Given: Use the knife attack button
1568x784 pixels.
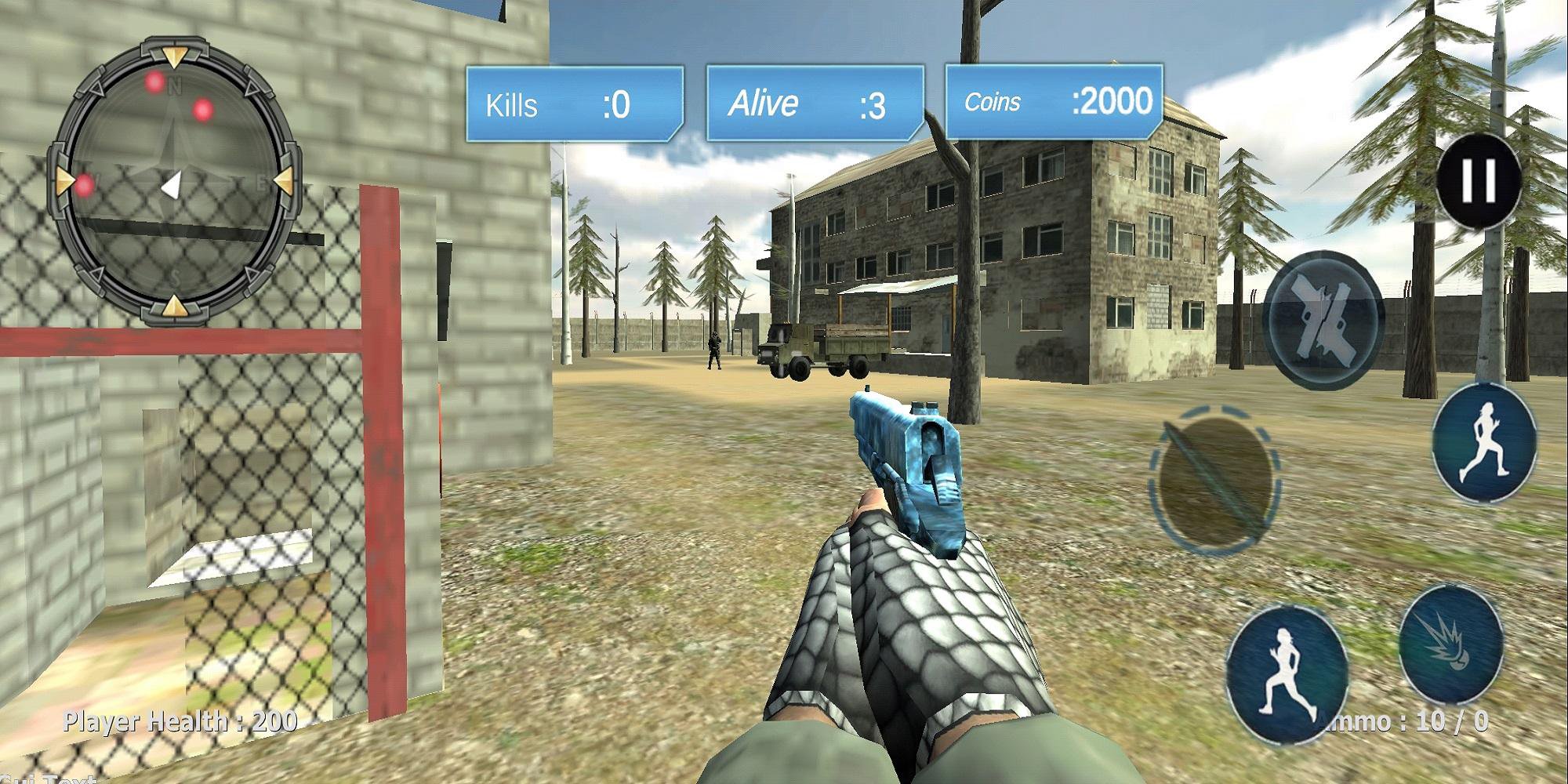Looking at the screenshot, I should 1214,479.
